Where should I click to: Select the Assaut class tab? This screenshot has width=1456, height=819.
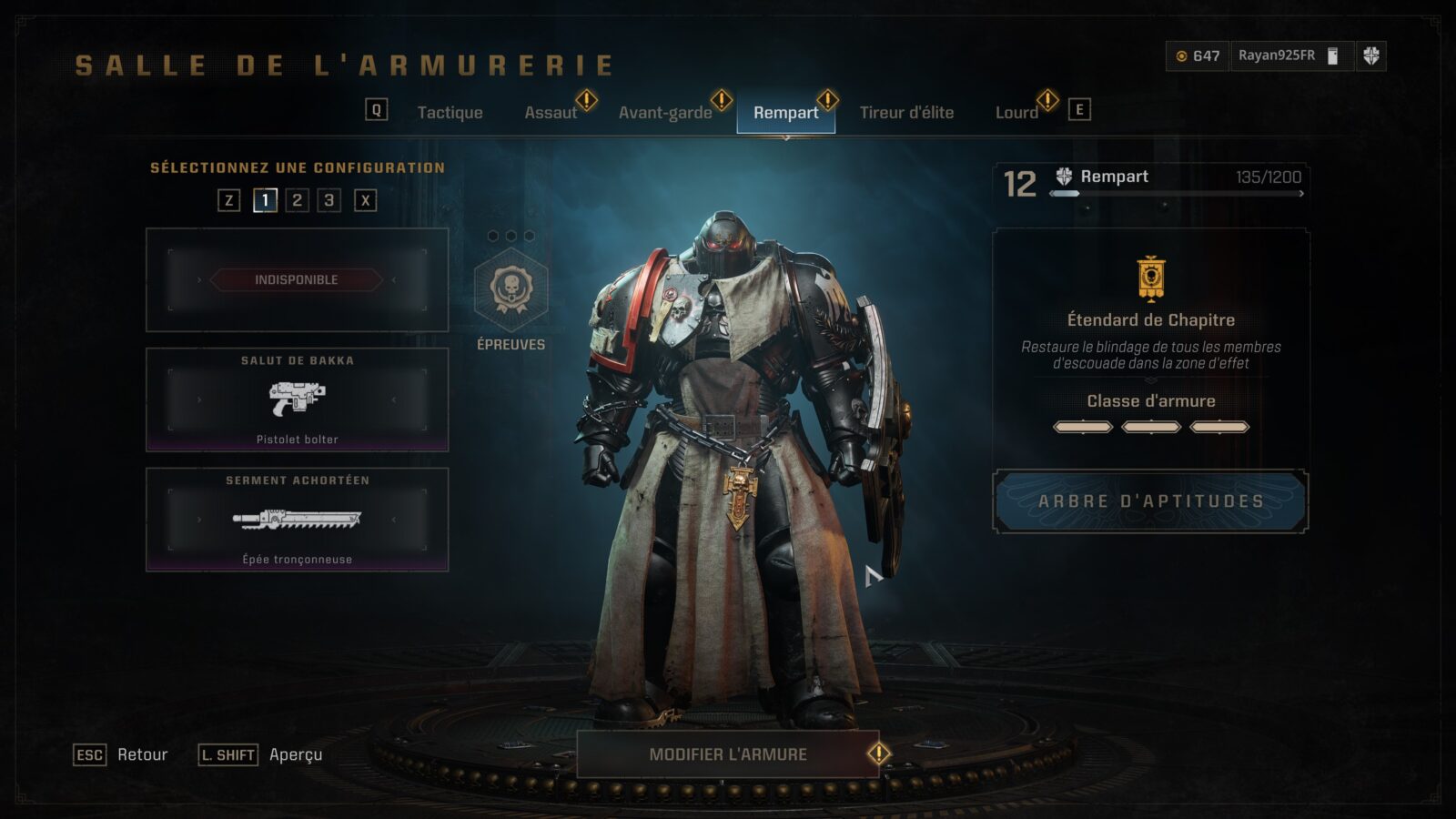[551, 113]
